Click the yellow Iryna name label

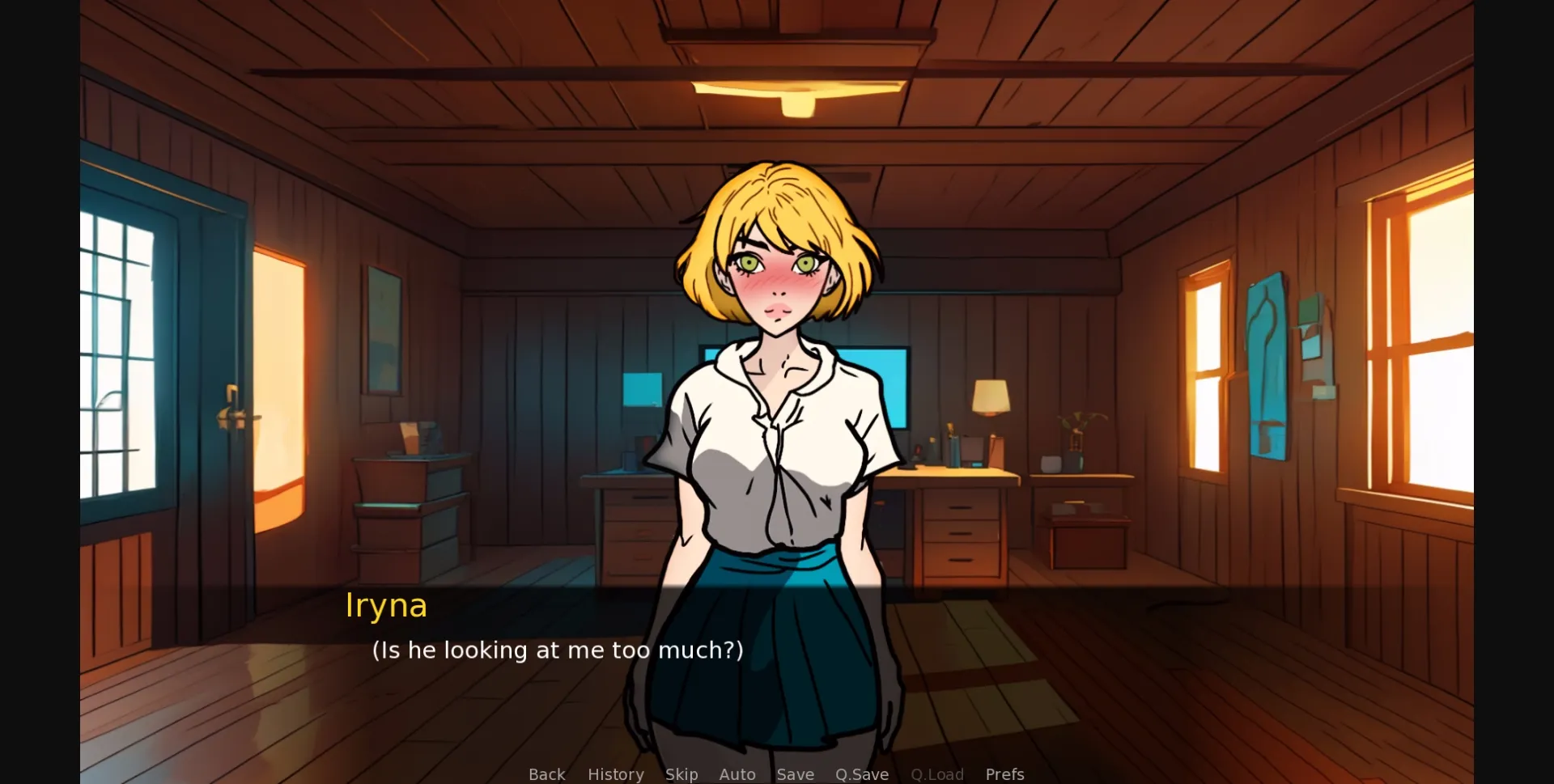pos(386,605)
